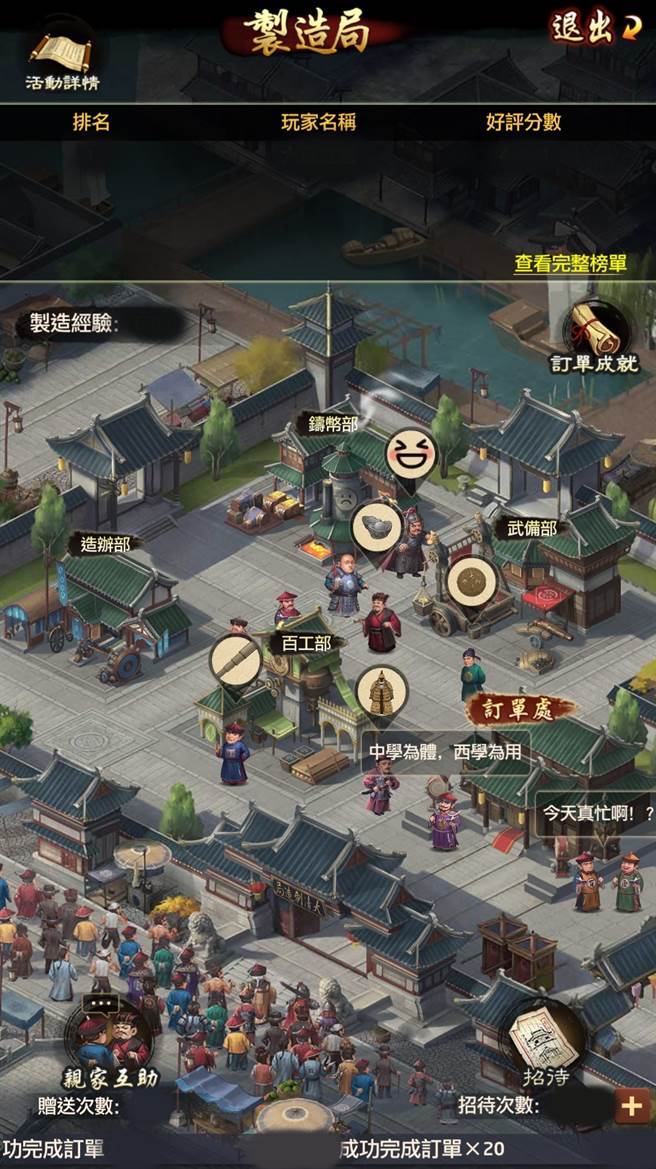The width and height of the screenshot is (656, 1169).
Task: Open 活動詳情 scroll icon
Action: click(62, 58)
